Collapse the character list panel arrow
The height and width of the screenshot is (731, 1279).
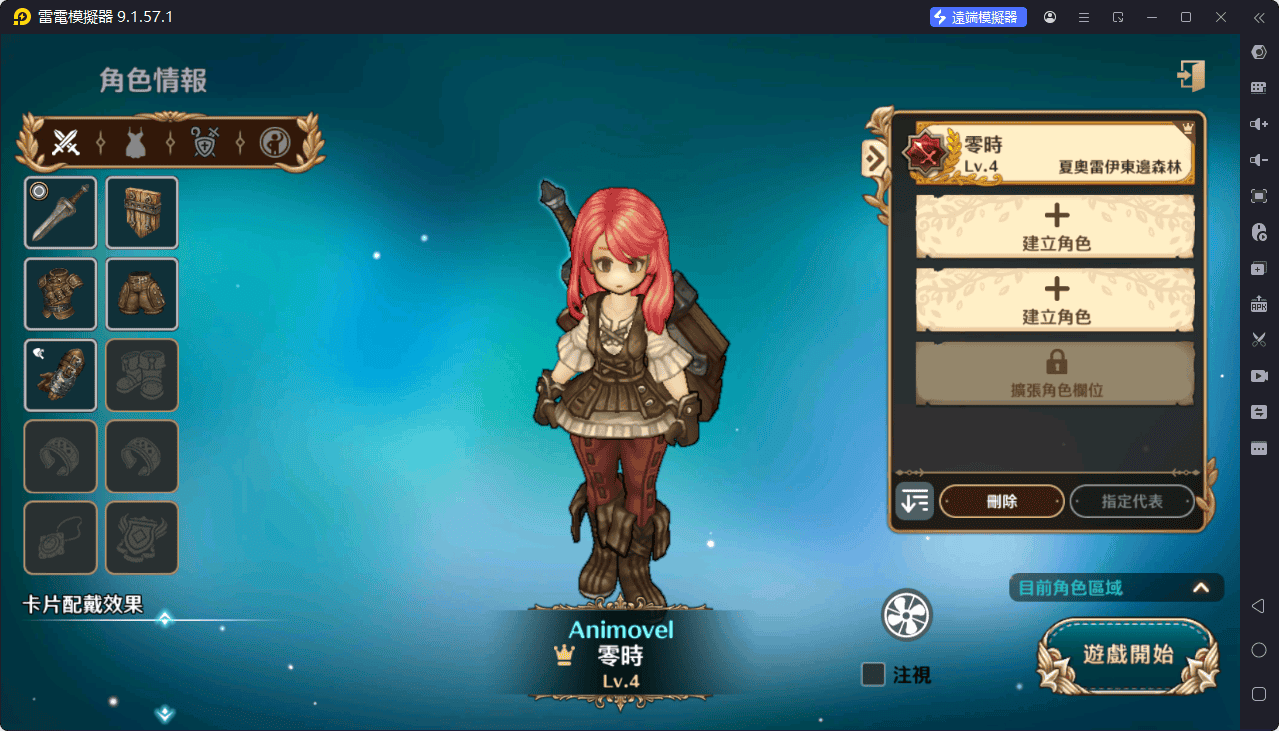click(x=874, y=157)
